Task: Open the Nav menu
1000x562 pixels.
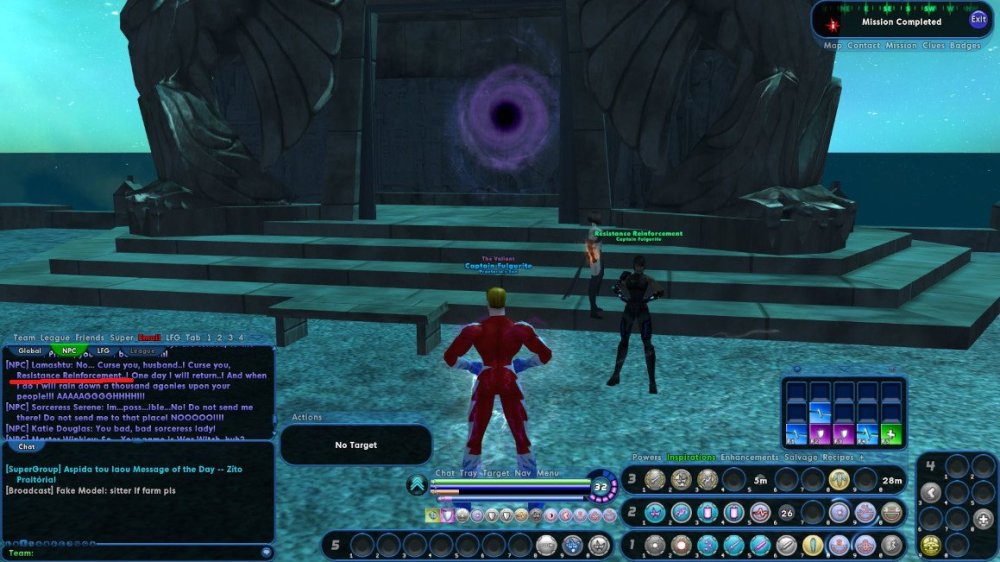Action: tap(522, 473)
